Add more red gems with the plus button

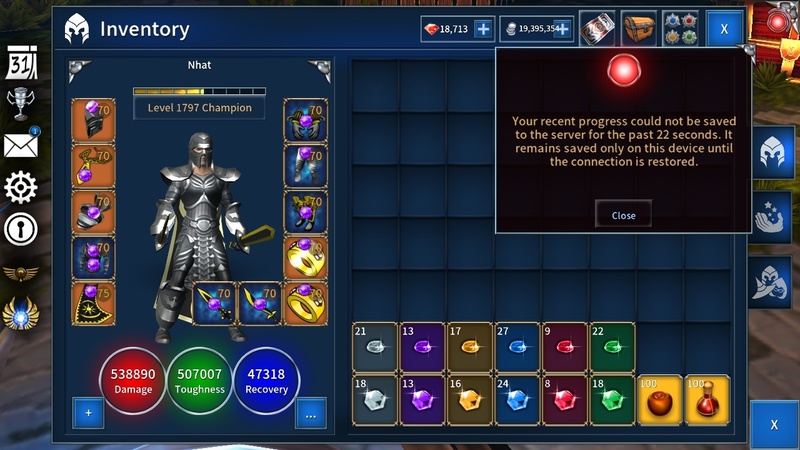tap(482, 30)
